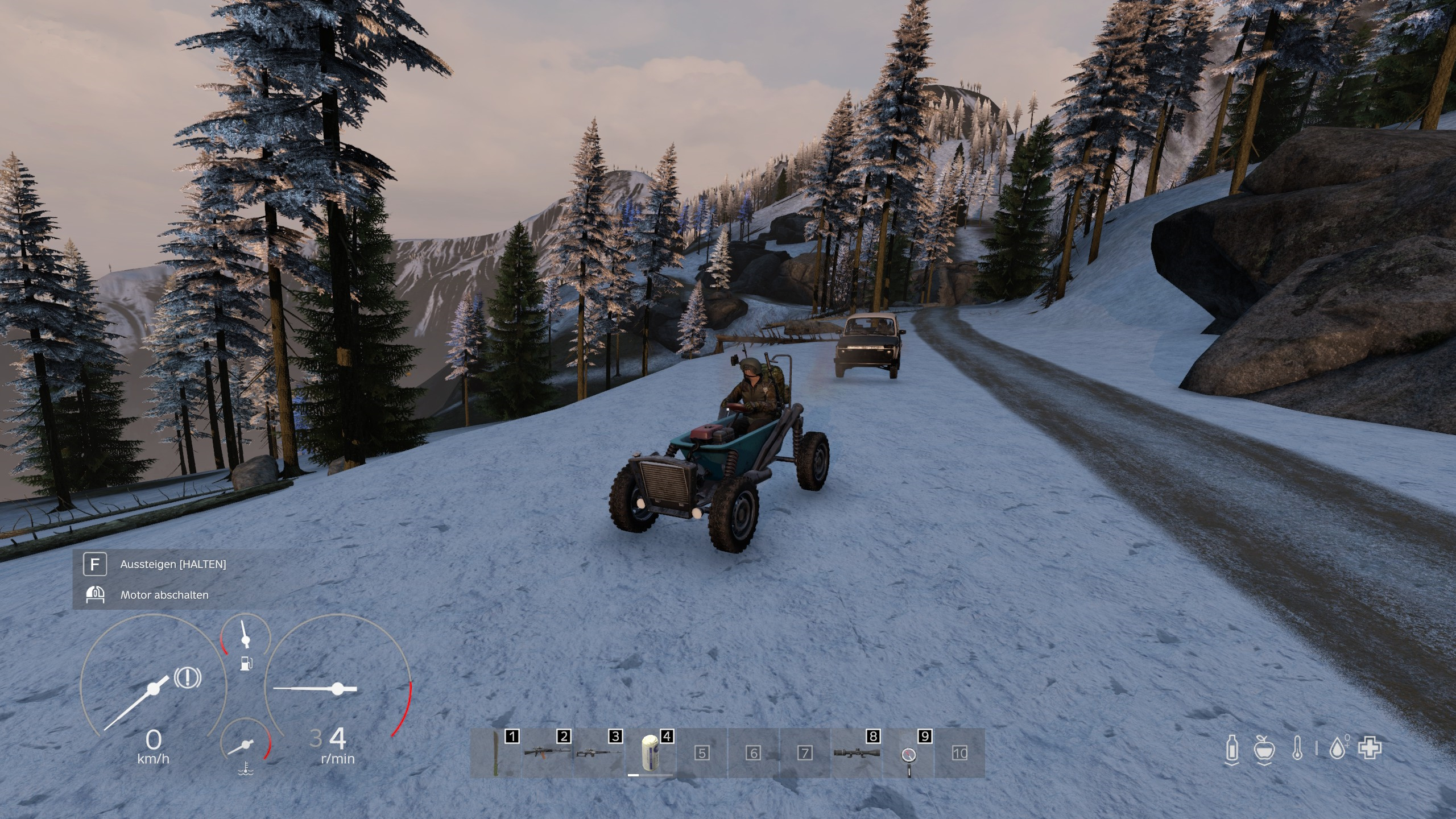The image size is (1456, 819).
Task: Select the thermometer temperature icon
Action: 1297,748
